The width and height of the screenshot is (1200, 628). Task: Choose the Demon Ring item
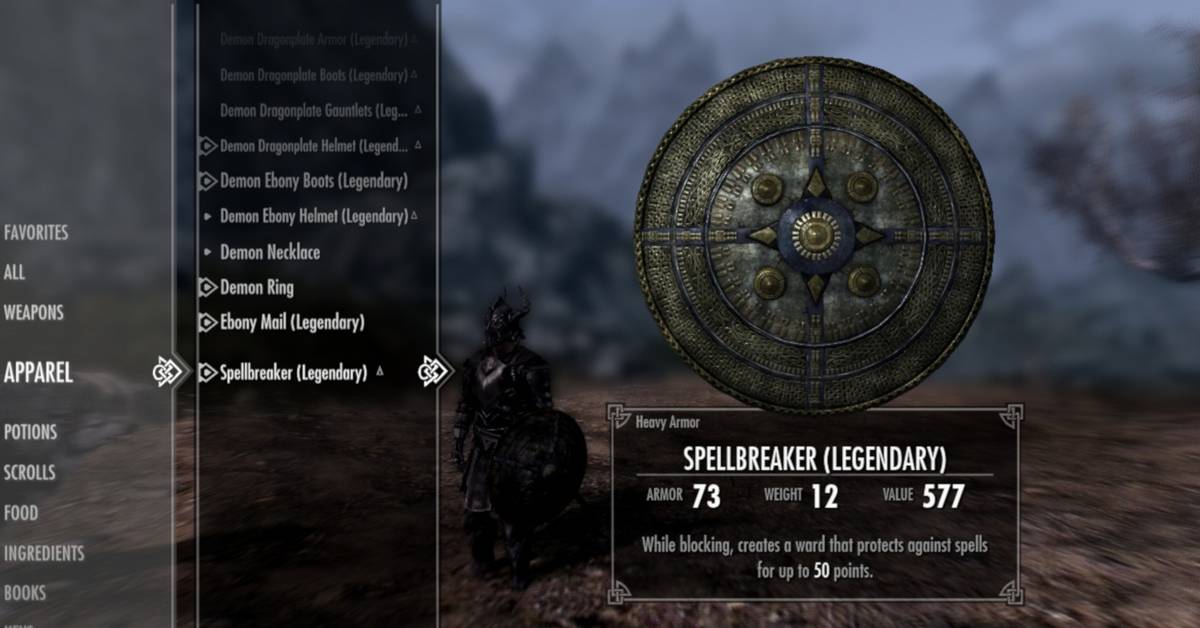(x=257, y=288)
